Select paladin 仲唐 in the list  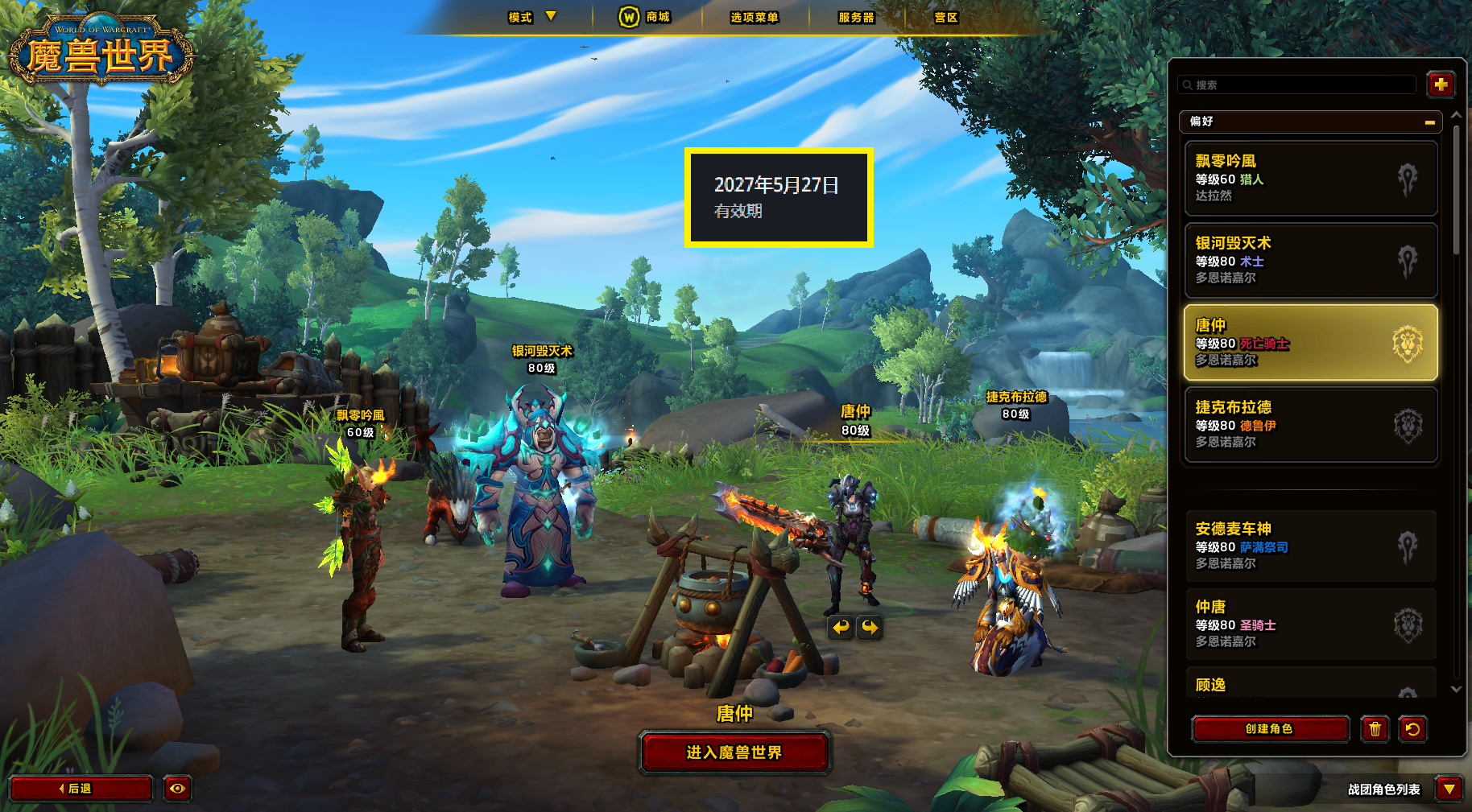tap(1310, 624)
